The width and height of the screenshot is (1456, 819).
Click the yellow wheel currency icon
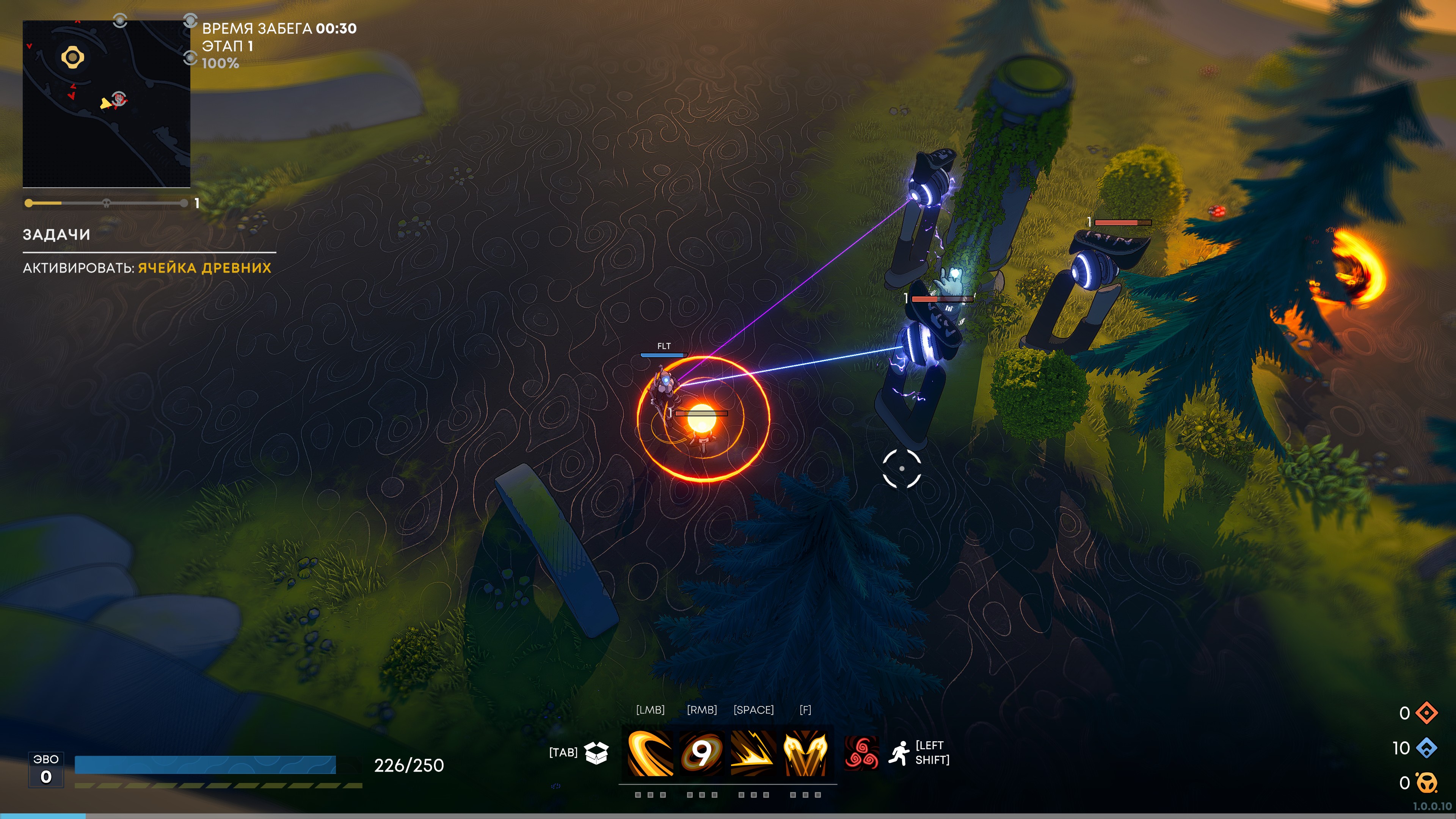pyautogui.click(x=1426, y=783)
